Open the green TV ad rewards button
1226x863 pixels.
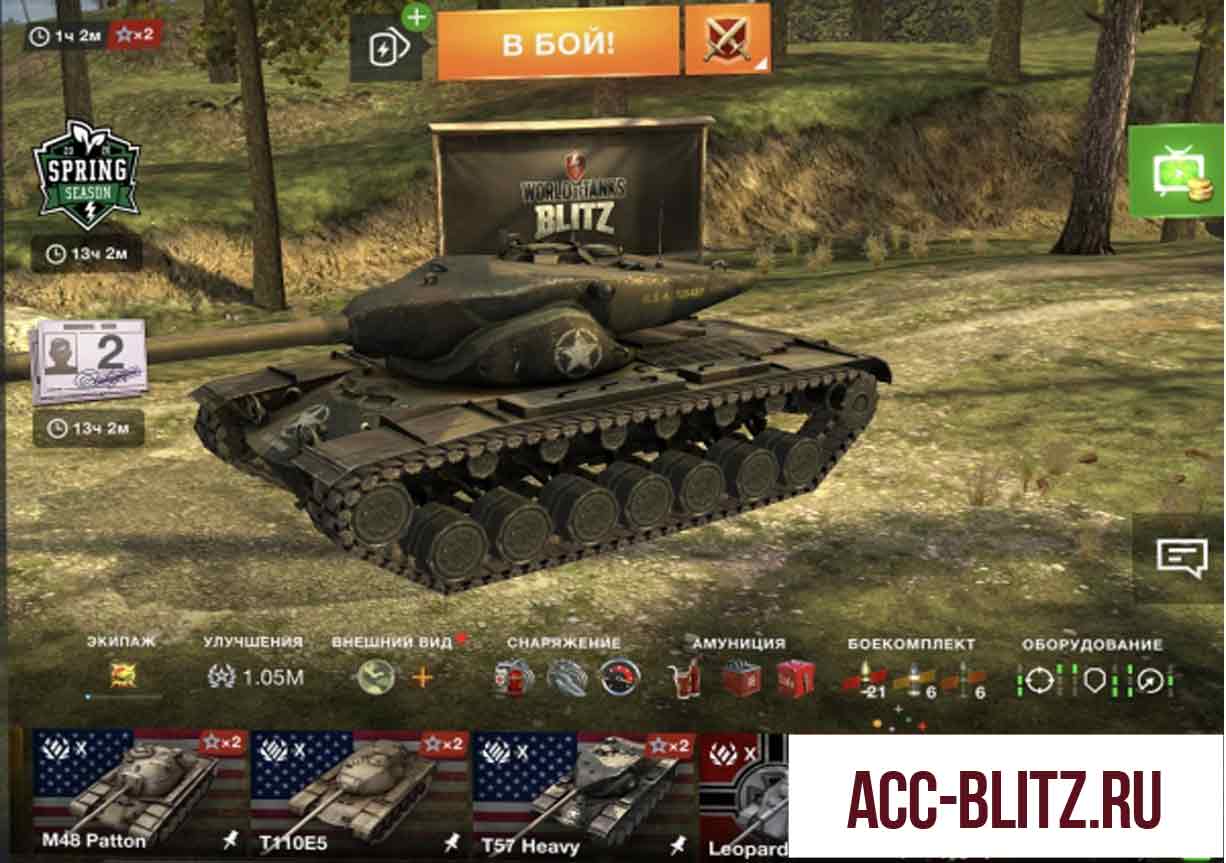1174,171
